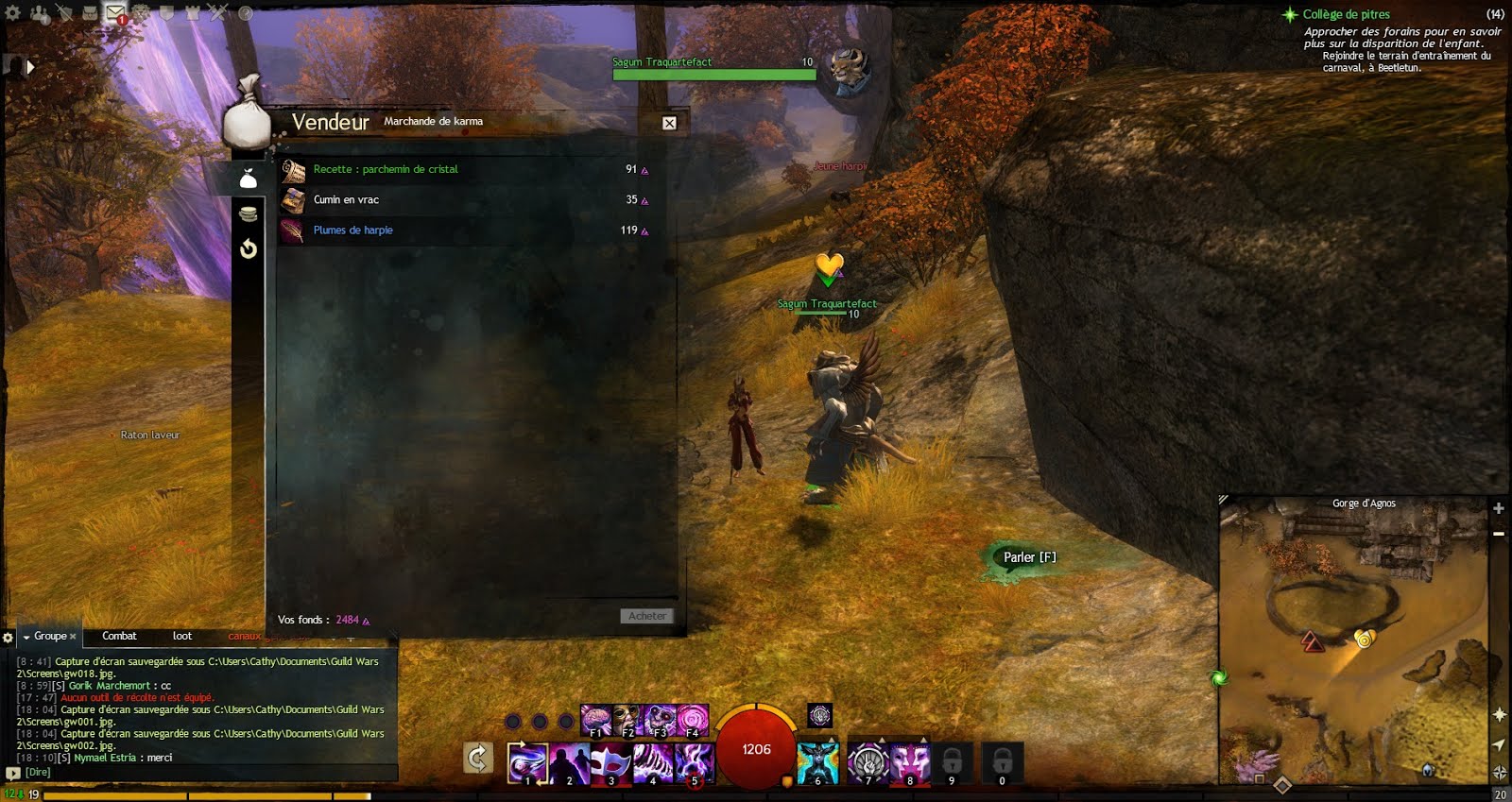Open the guild panel lion icon
This screenshot has height=802, width=1512.
(x=140, y=13)
